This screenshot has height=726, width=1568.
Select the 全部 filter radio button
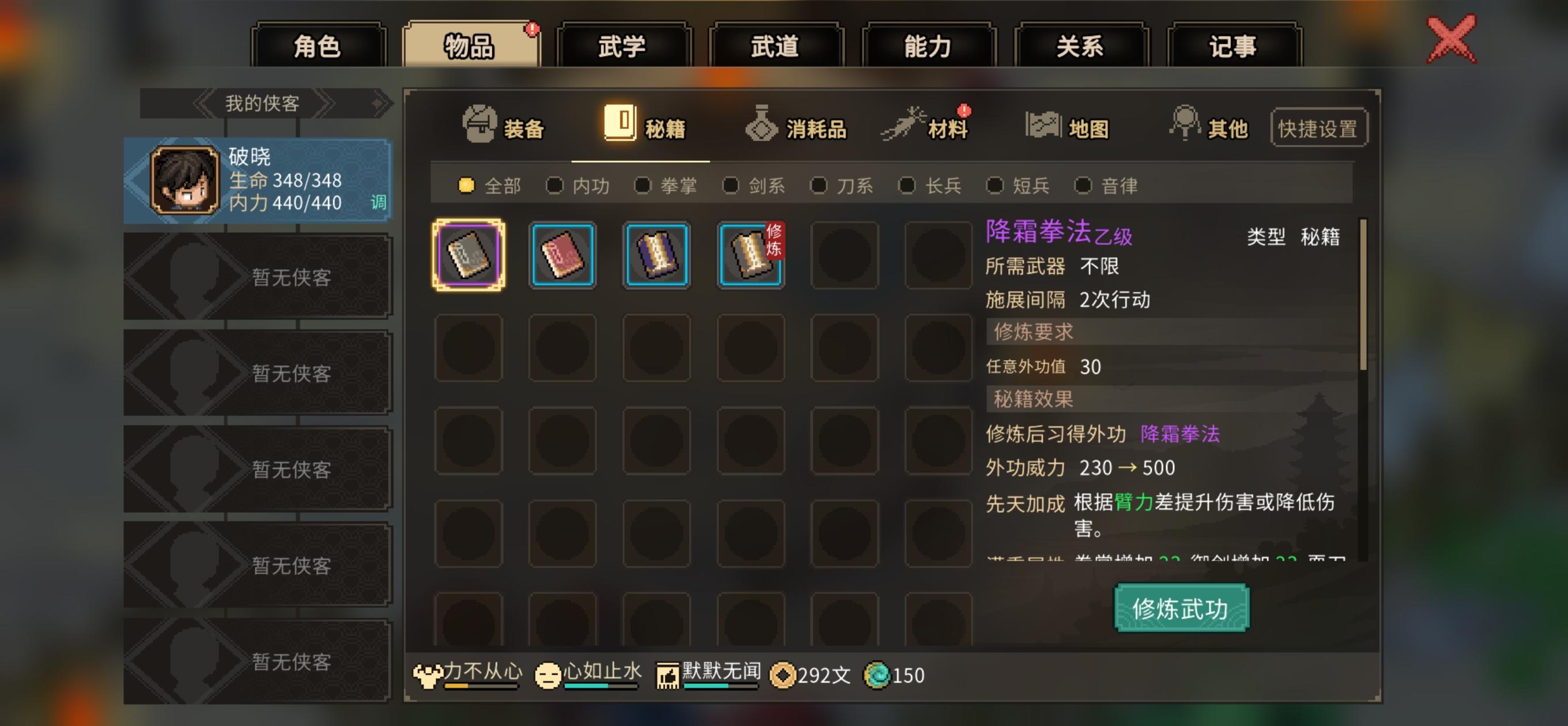coord(466,186)
